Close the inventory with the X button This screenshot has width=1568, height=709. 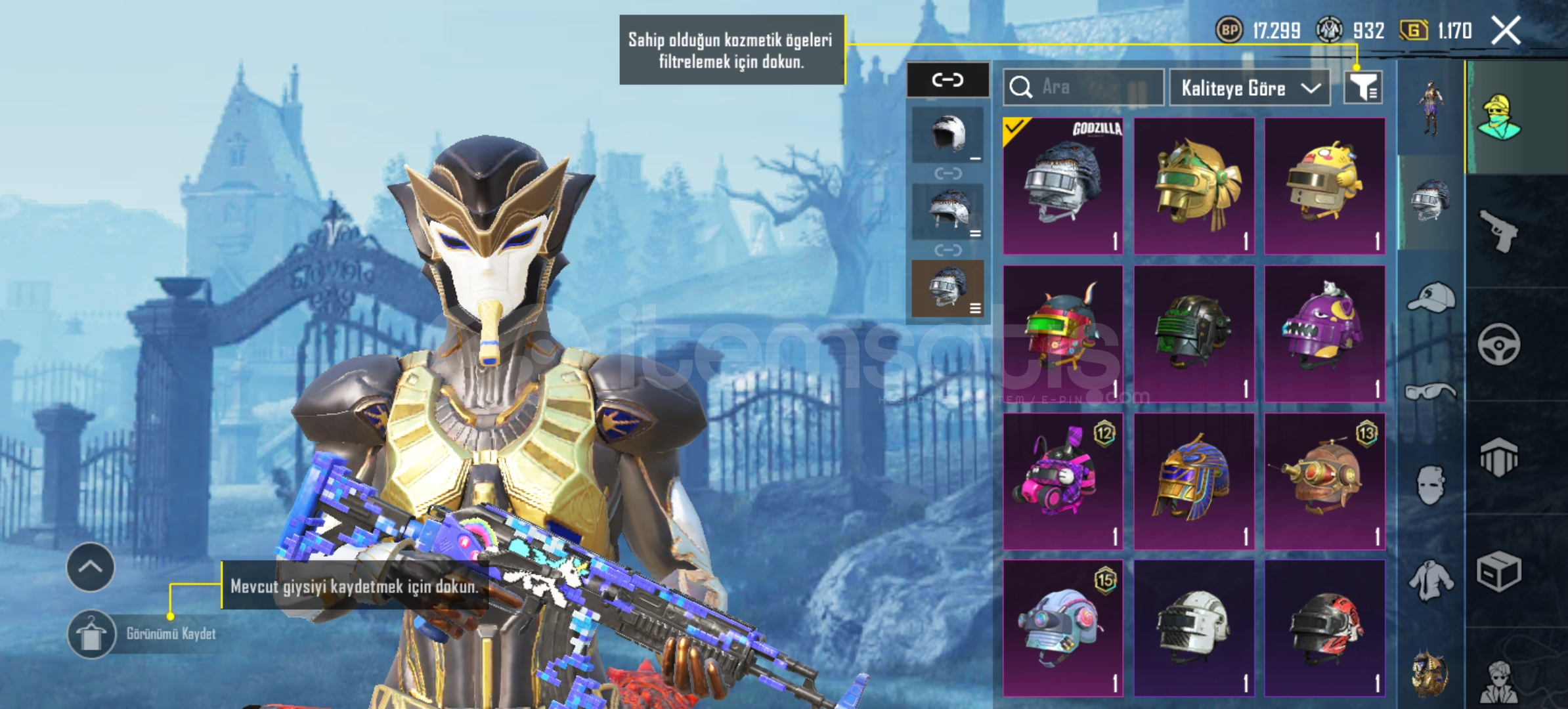coord(1506,30)
